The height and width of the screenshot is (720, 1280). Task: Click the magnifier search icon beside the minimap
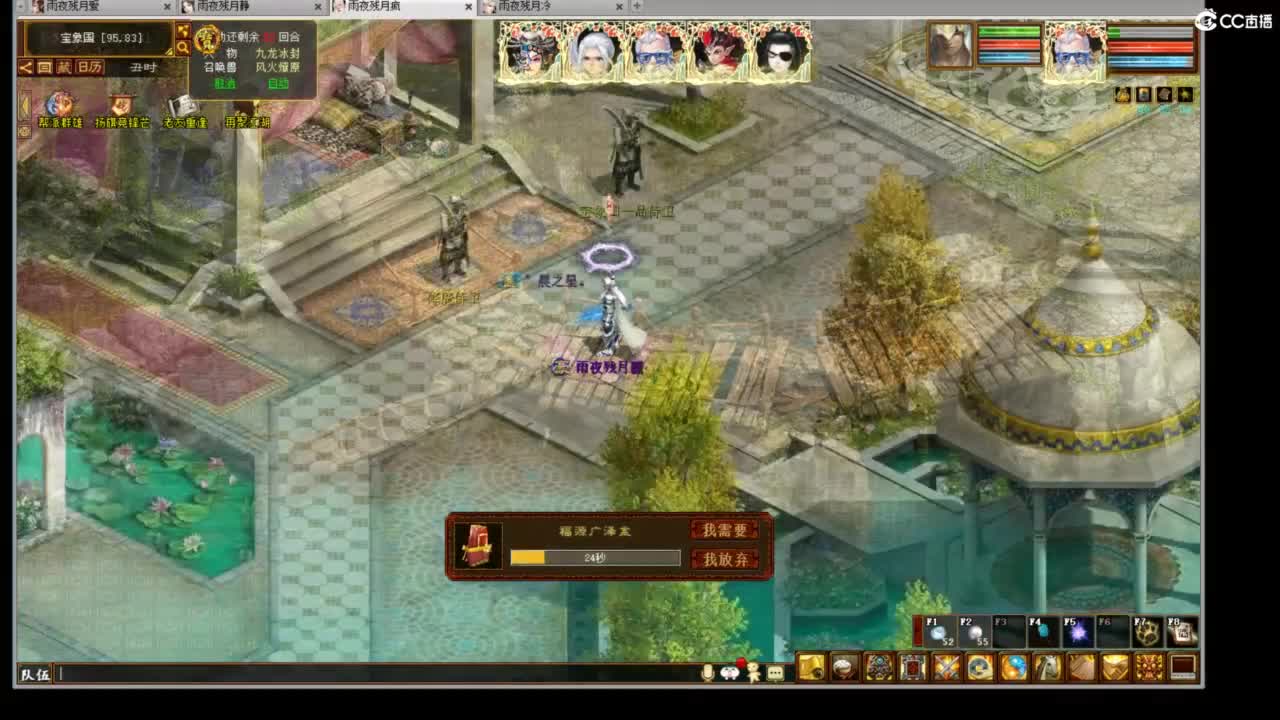coord(184,47)
